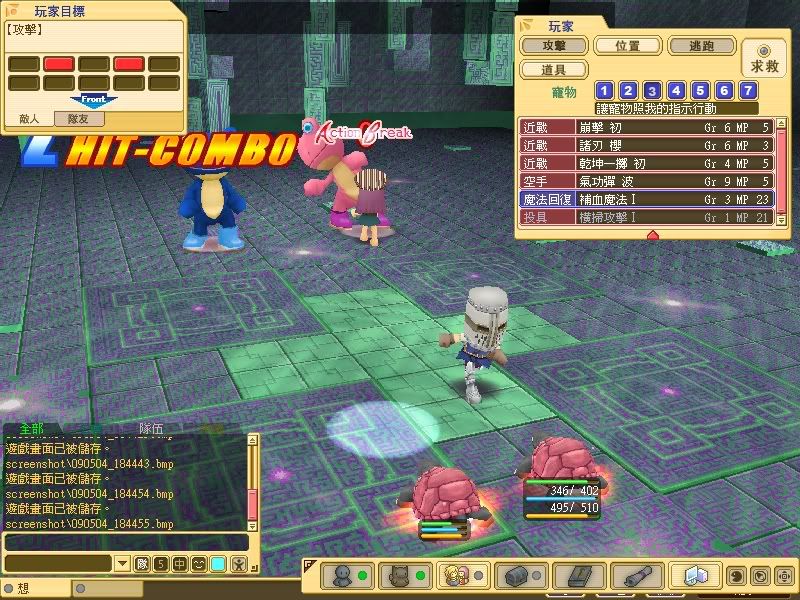Open the 隊伍 party chat tab
800x600 pixels.
[151, 428]
